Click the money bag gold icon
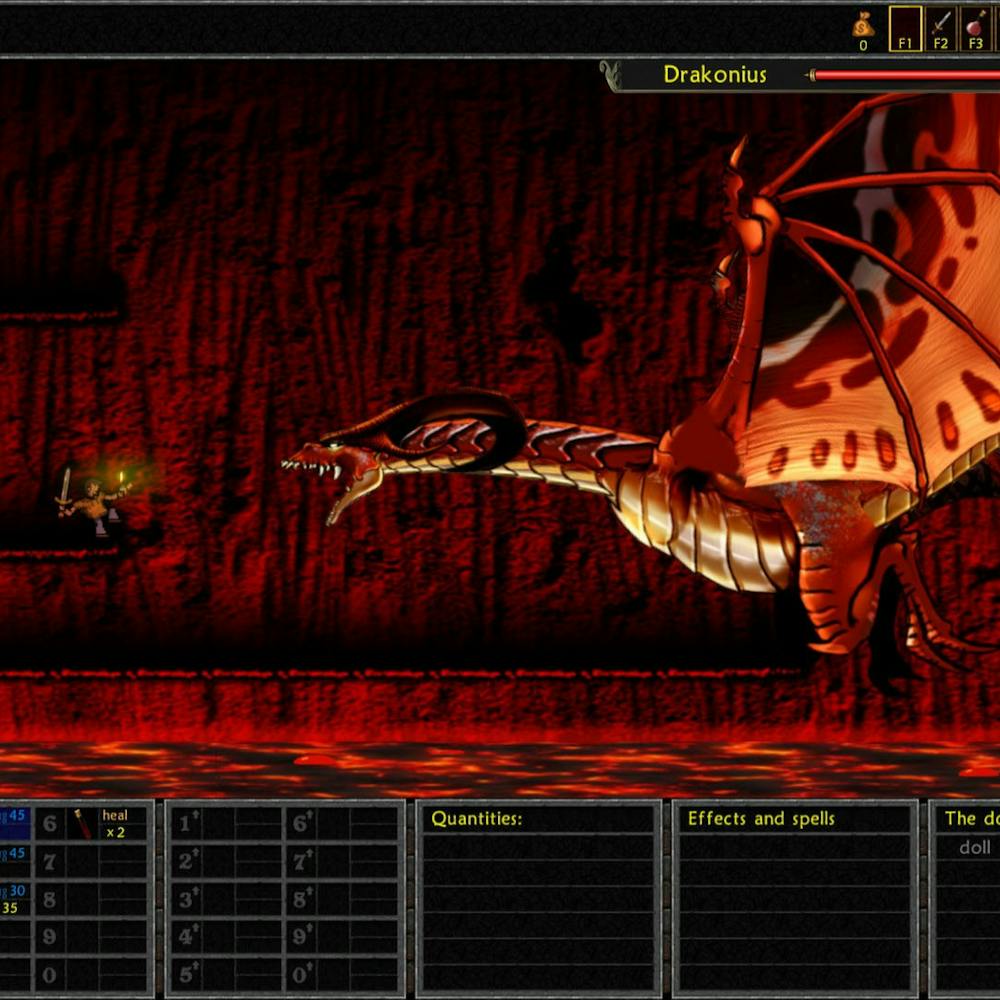The height and width of the screenshot is (1000, 1000). coord(862,24)
